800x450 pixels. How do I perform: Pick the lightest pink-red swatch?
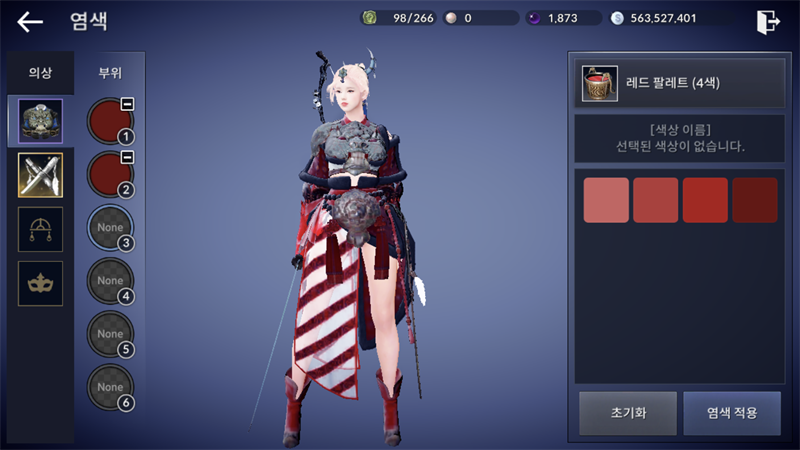tap(606, 200)
